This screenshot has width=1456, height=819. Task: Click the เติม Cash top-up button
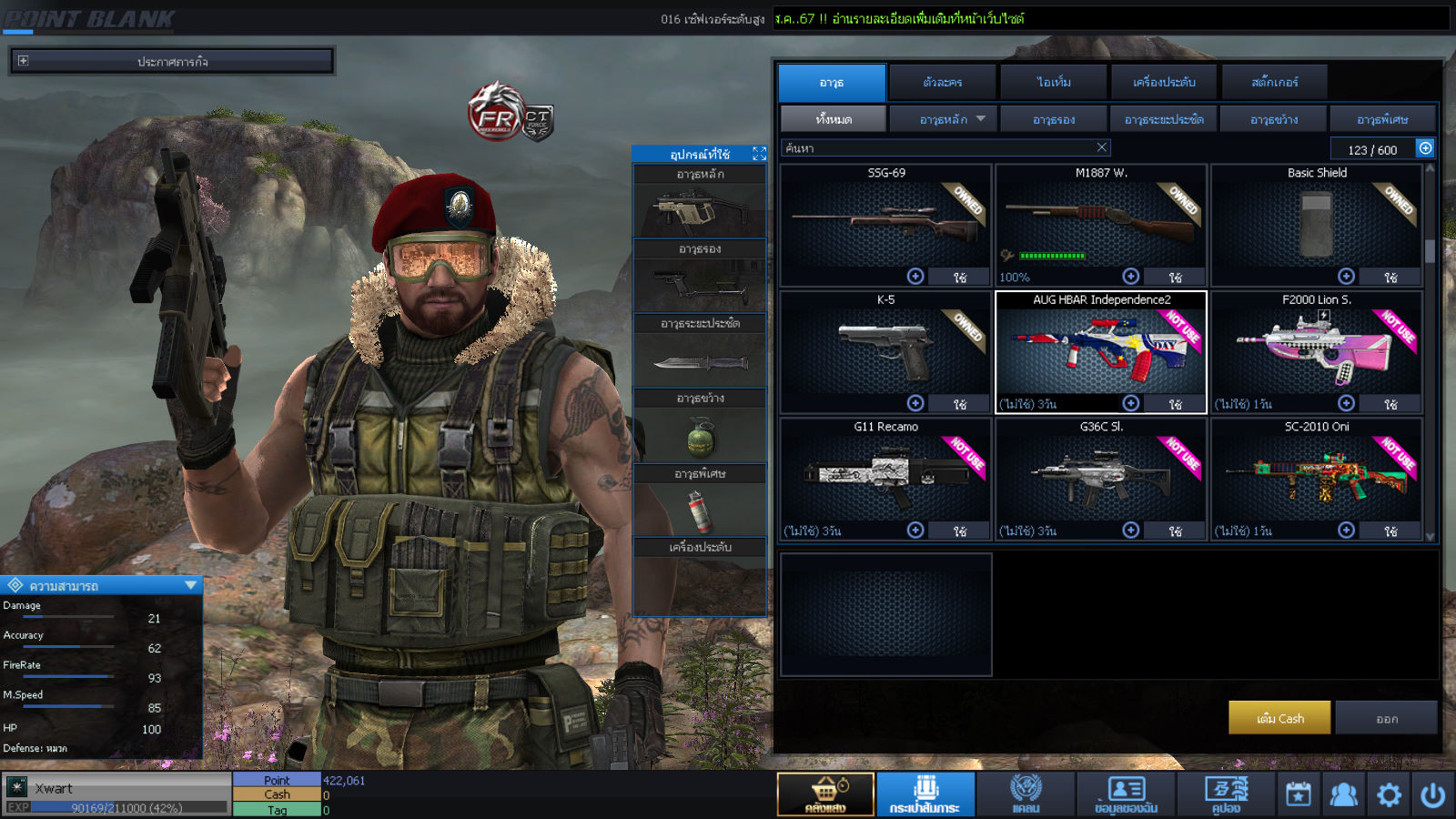[x=1279, y=718]
